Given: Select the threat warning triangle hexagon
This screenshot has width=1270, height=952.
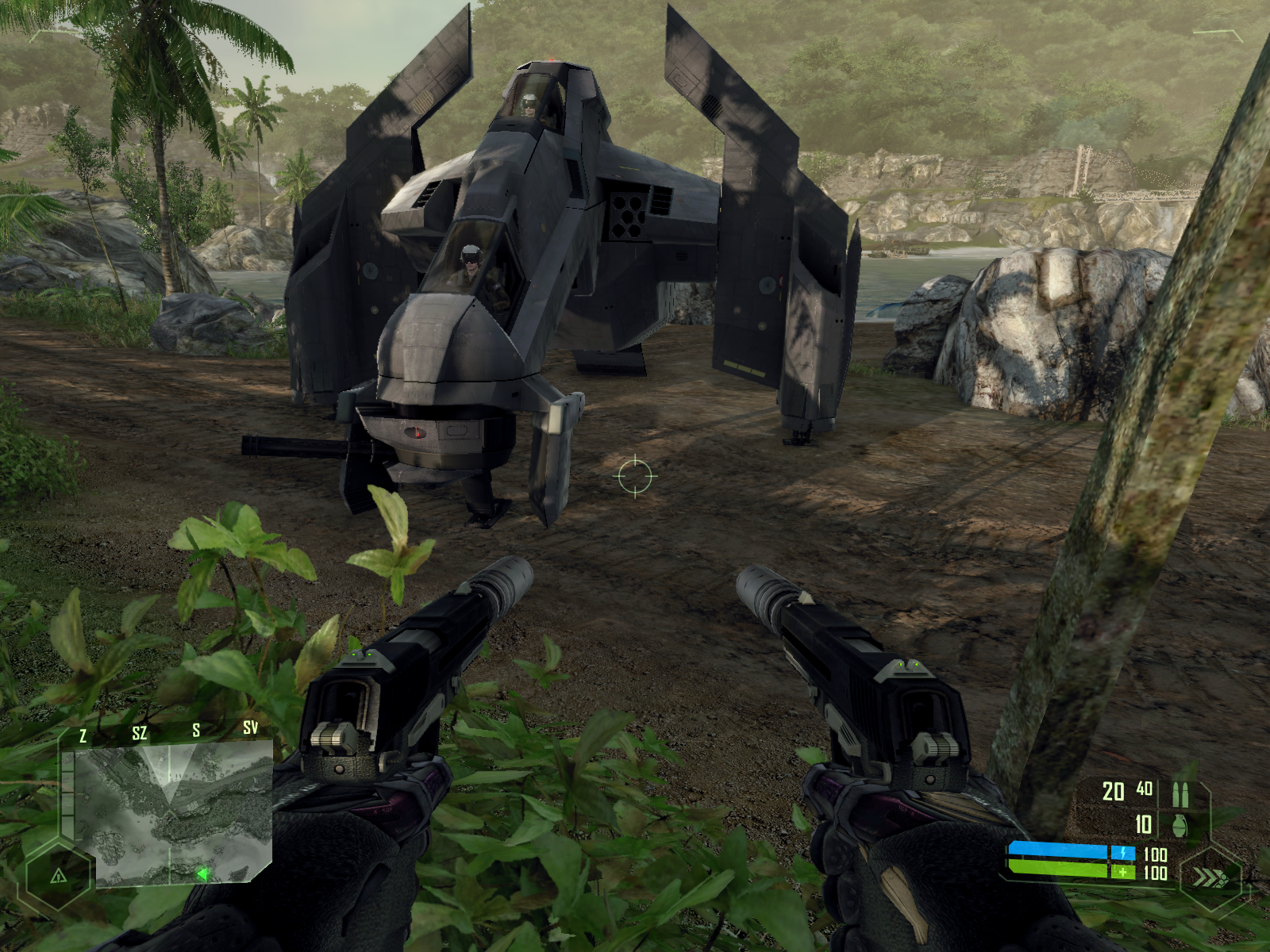Looking at the screenshot, I should (58, 876).
